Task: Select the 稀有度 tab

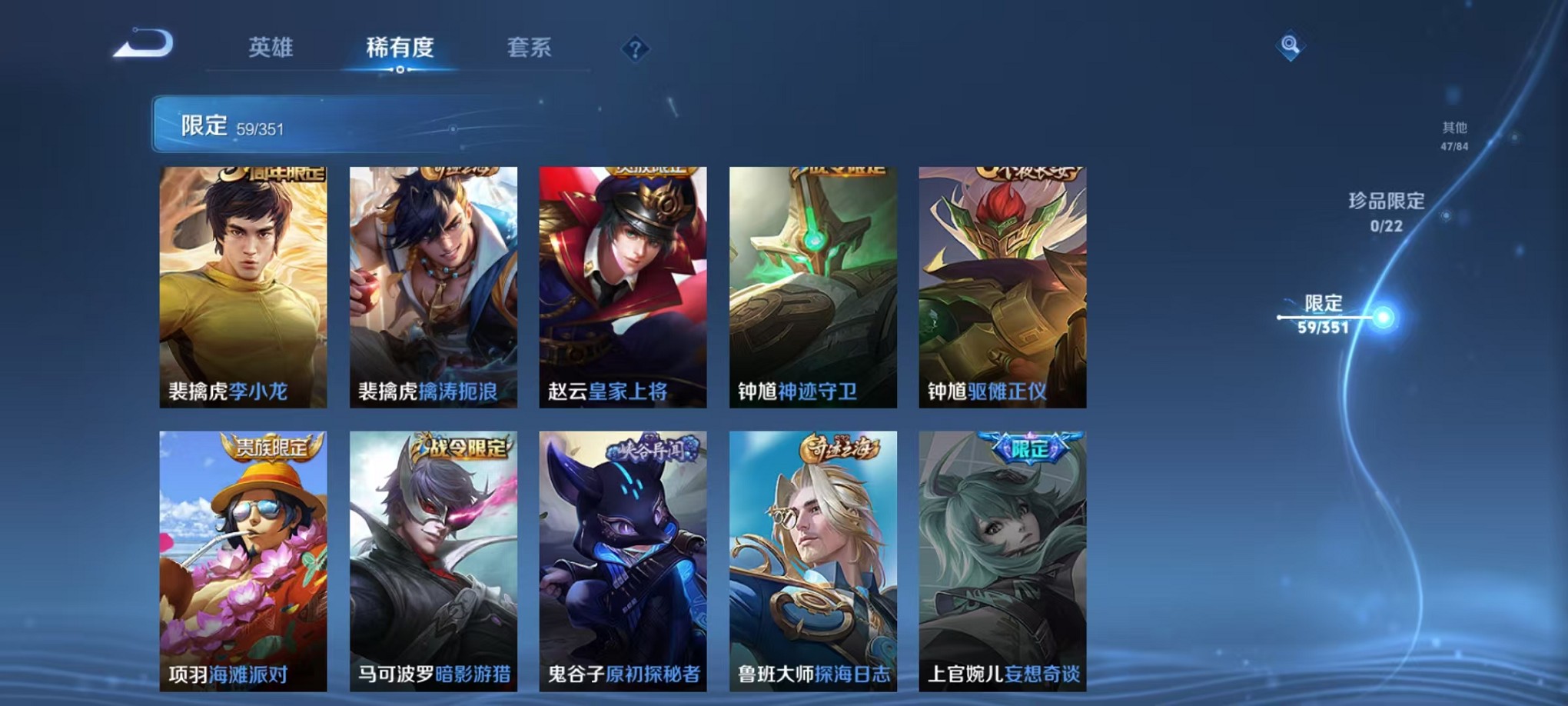Action: coord(400,48)
